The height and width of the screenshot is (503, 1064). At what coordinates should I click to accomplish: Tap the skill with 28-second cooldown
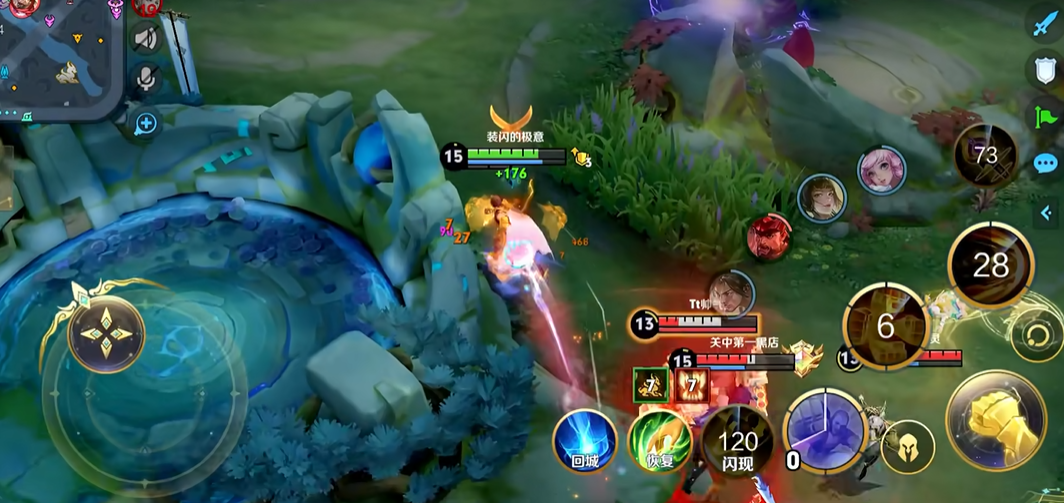[x=990, y=265]
